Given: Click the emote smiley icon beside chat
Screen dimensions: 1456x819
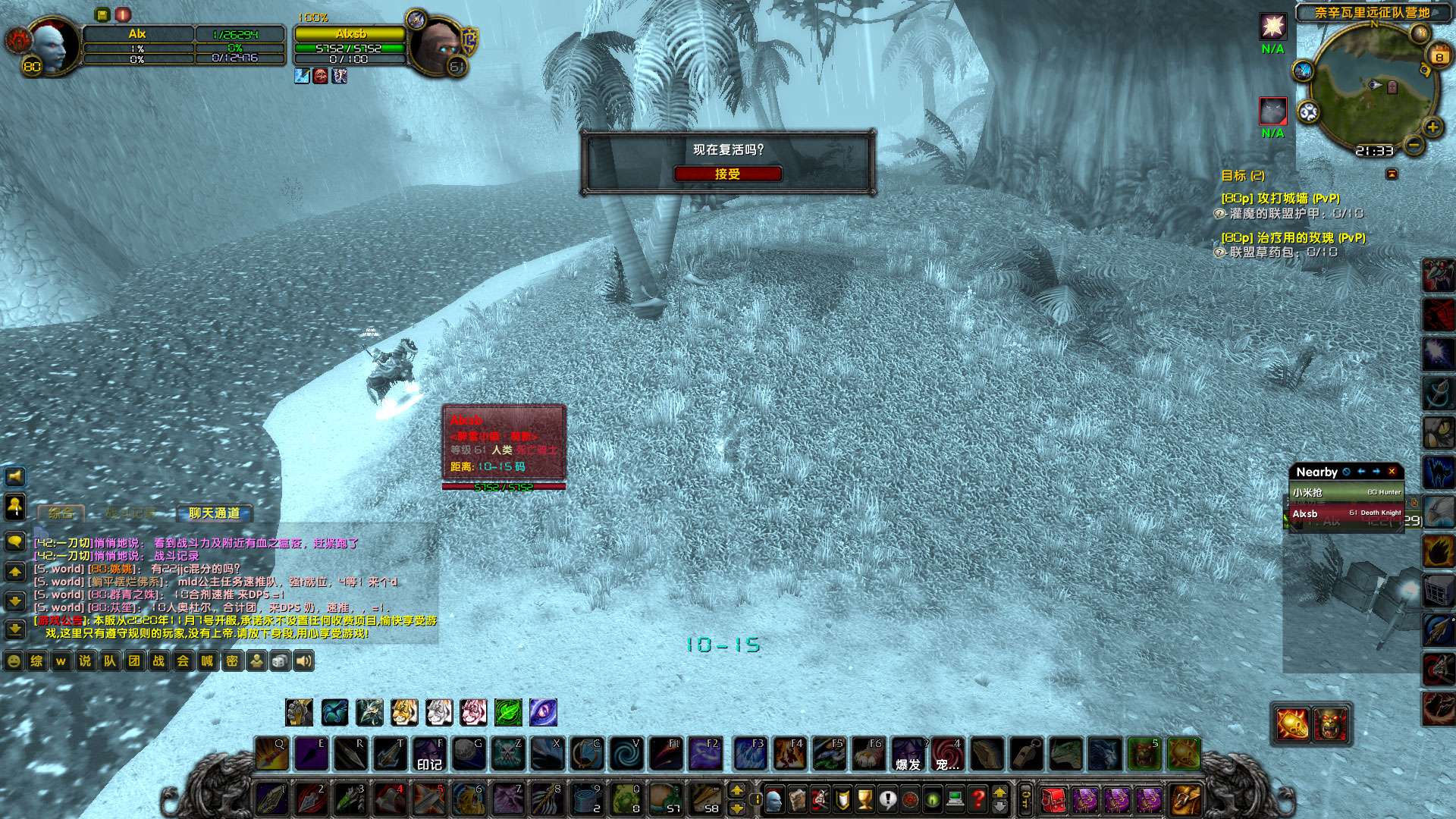Looking at the screenshot, I should click(14, 661).
